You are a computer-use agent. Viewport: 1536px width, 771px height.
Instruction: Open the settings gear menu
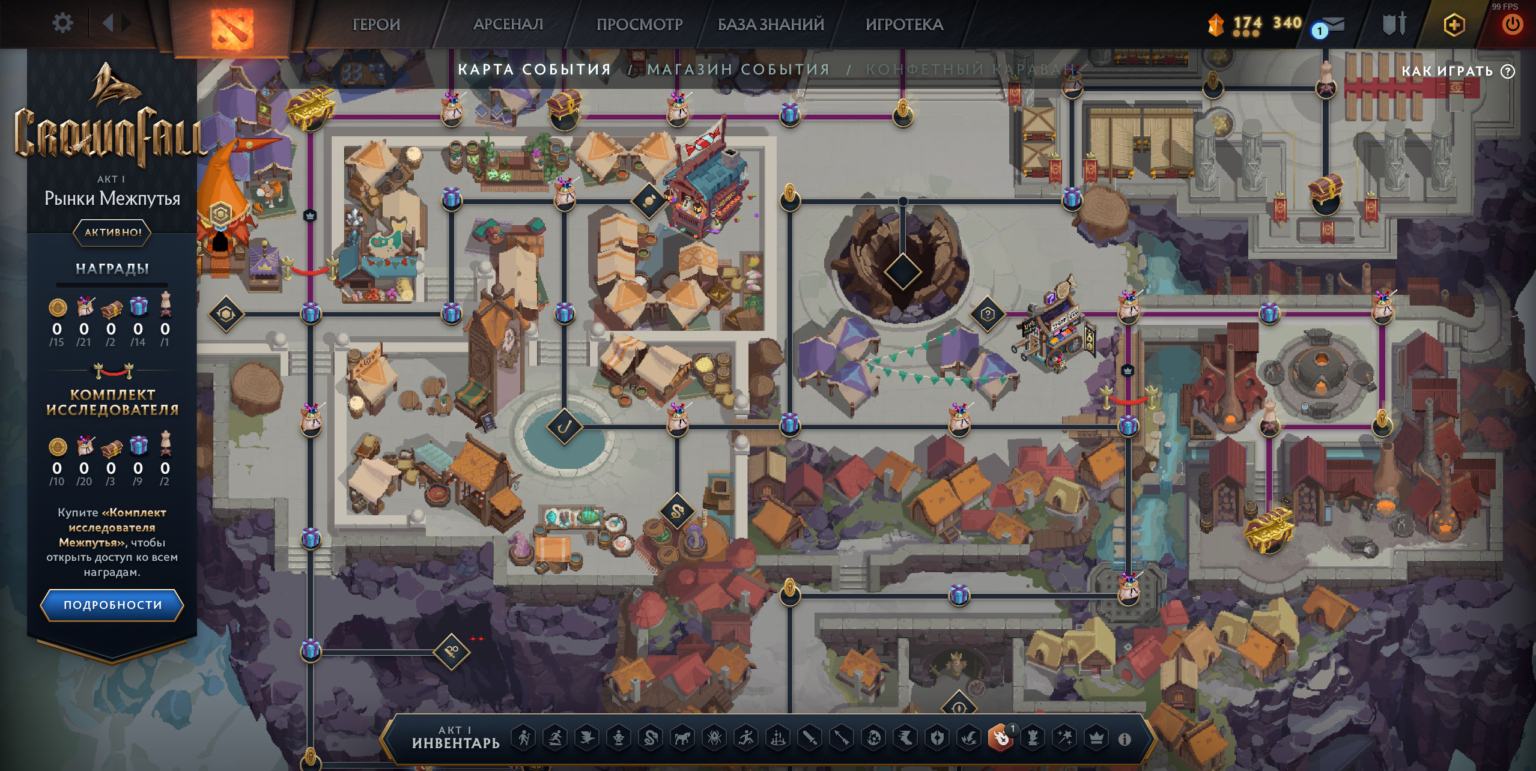[x=62, y=23]
